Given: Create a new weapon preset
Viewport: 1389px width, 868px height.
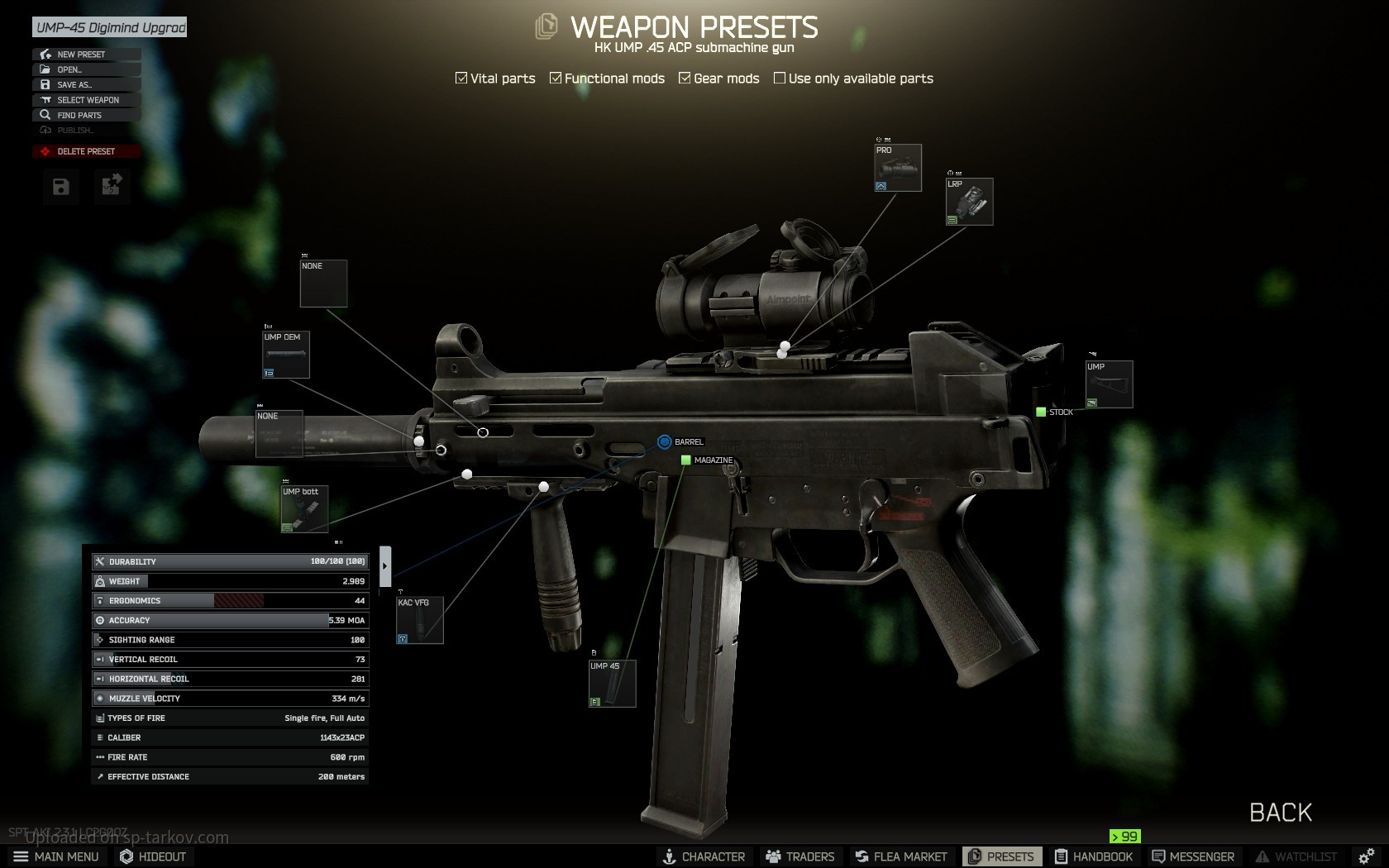Looking at the screenshot, I should 81,55.
